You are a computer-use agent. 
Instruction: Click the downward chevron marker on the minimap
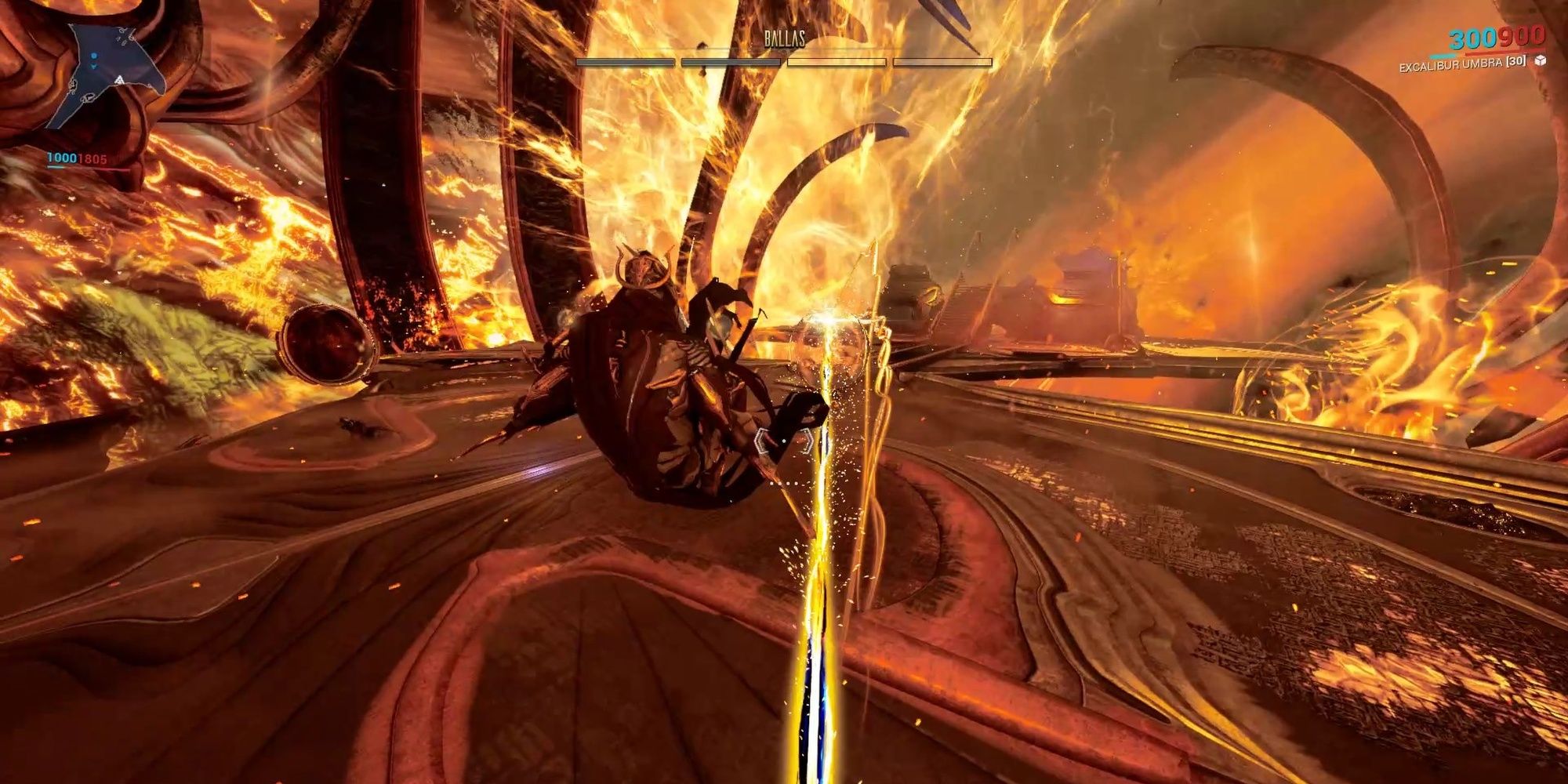(x=94, y=67)
